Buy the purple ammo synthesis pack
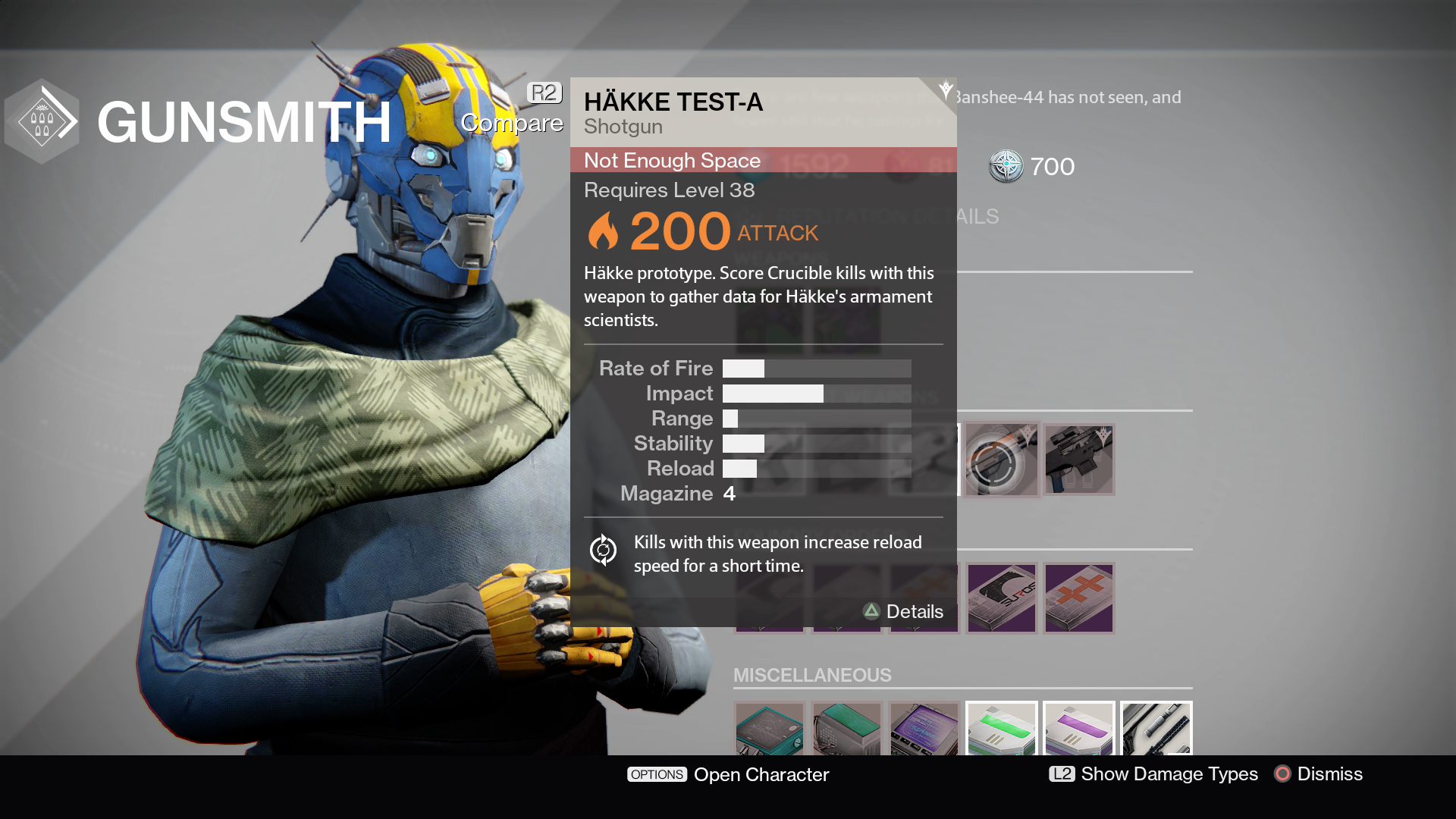 (1078, 730)
